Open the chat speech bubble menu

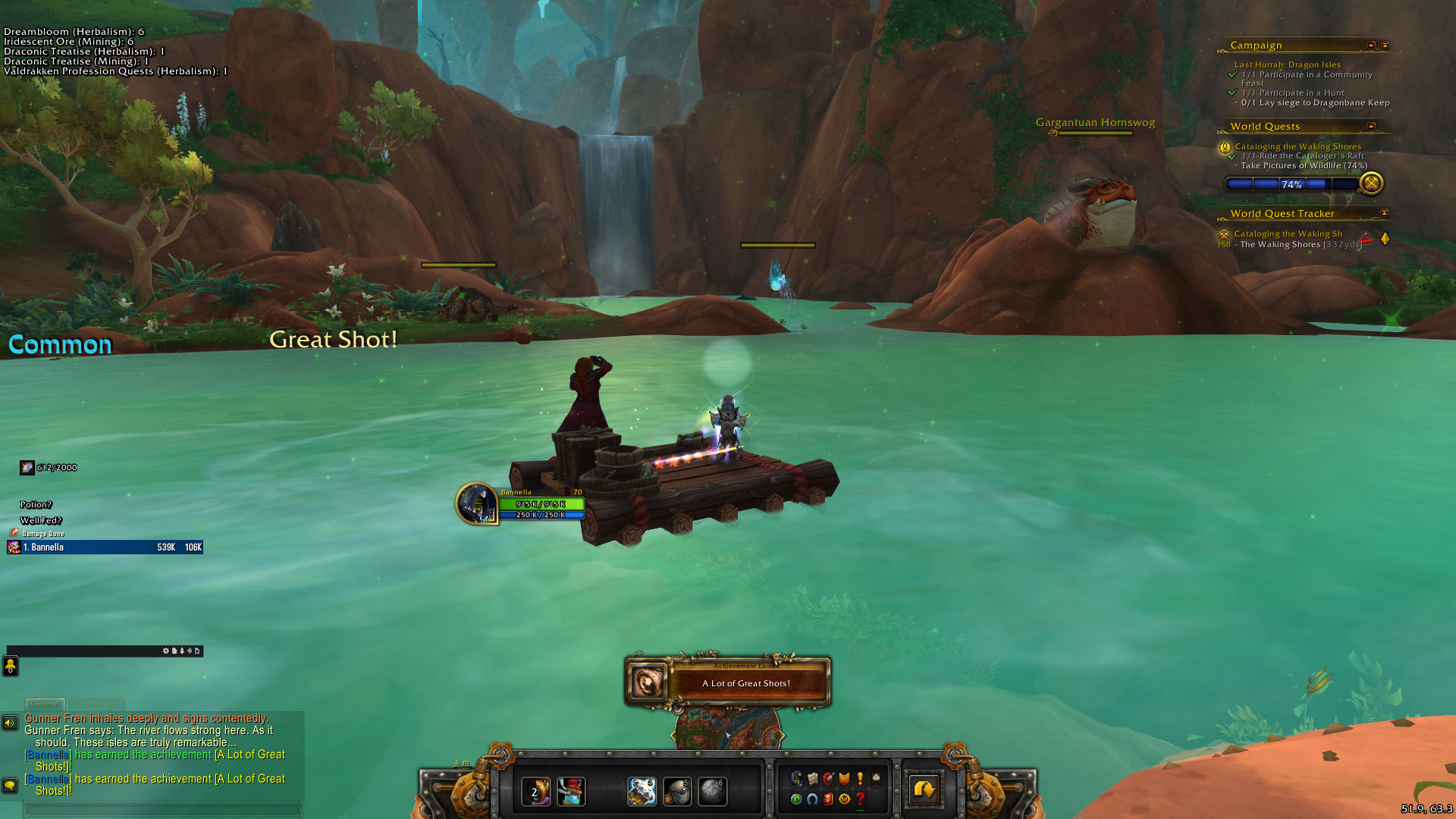[10, 786]
